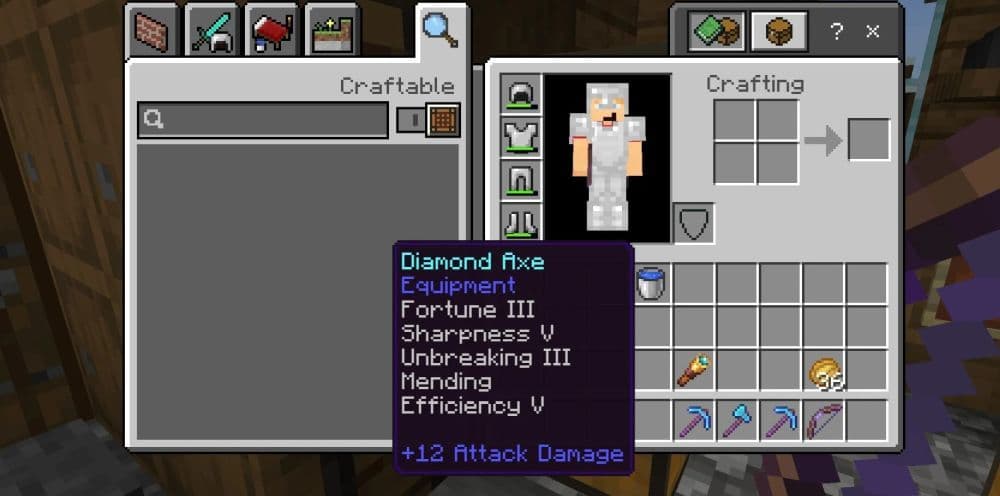Select the diamond axe in the hotbar
Viewport: 1000px width, 496px height.
[x=737, y=420]
